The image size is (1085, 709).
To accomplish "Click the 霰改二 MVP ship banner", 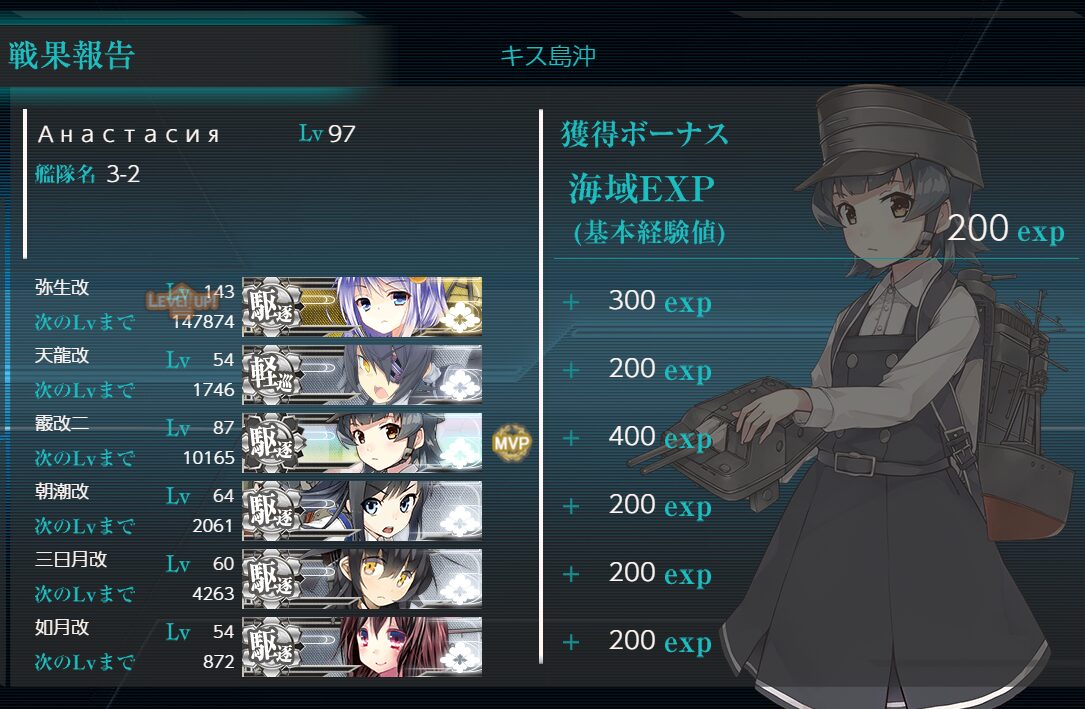I will [362, 442].
